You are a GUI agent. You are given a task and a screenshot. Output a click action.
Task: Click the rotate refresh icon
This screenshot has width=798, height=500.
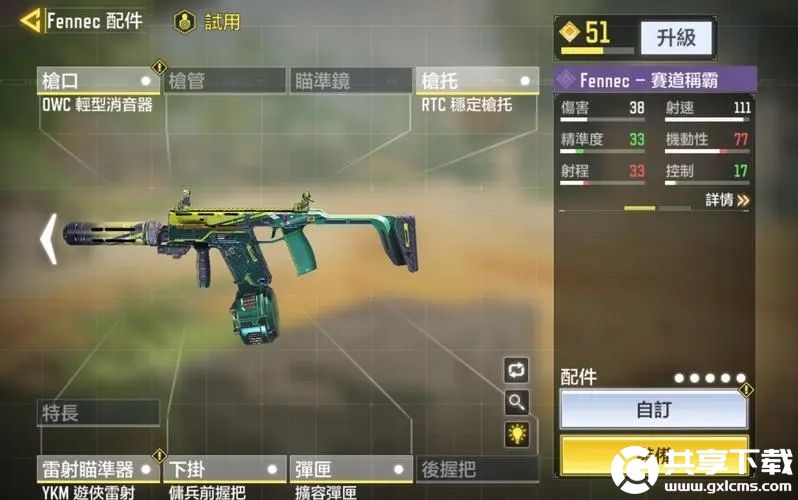tap(516, 370)
